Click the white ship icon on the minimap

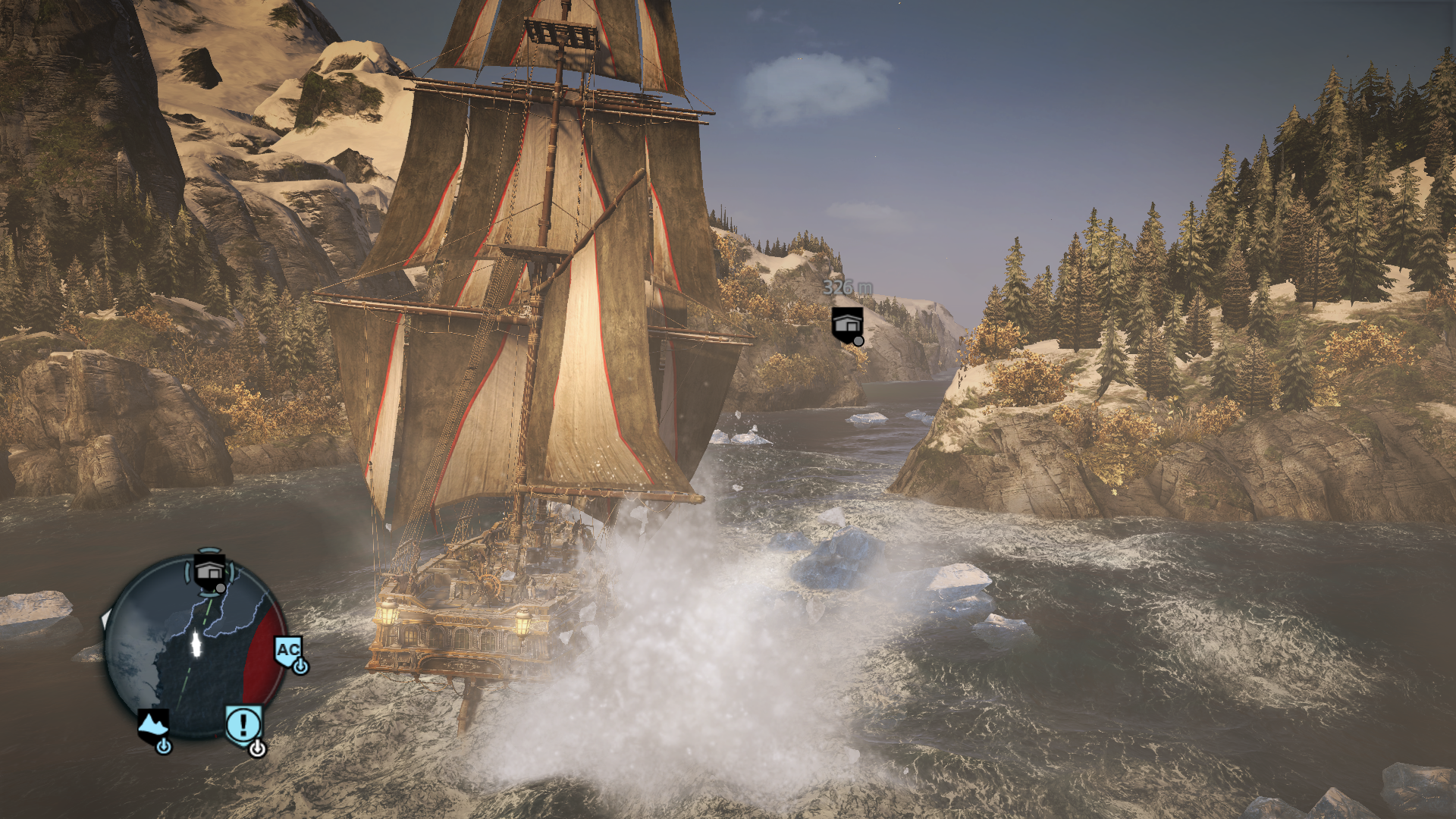[x=196, y=643]
